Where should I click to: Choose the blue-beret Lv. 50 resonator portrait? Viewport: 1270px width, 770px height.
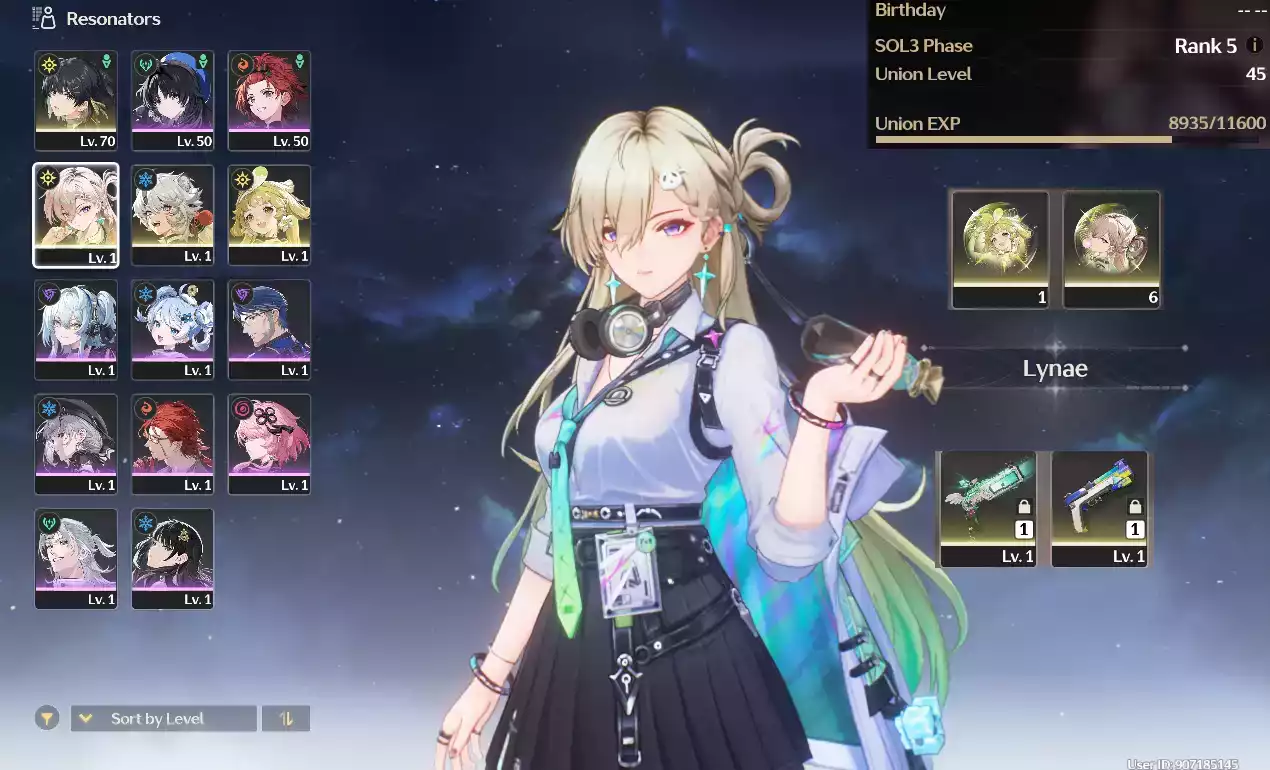click(x=172, y=100)
